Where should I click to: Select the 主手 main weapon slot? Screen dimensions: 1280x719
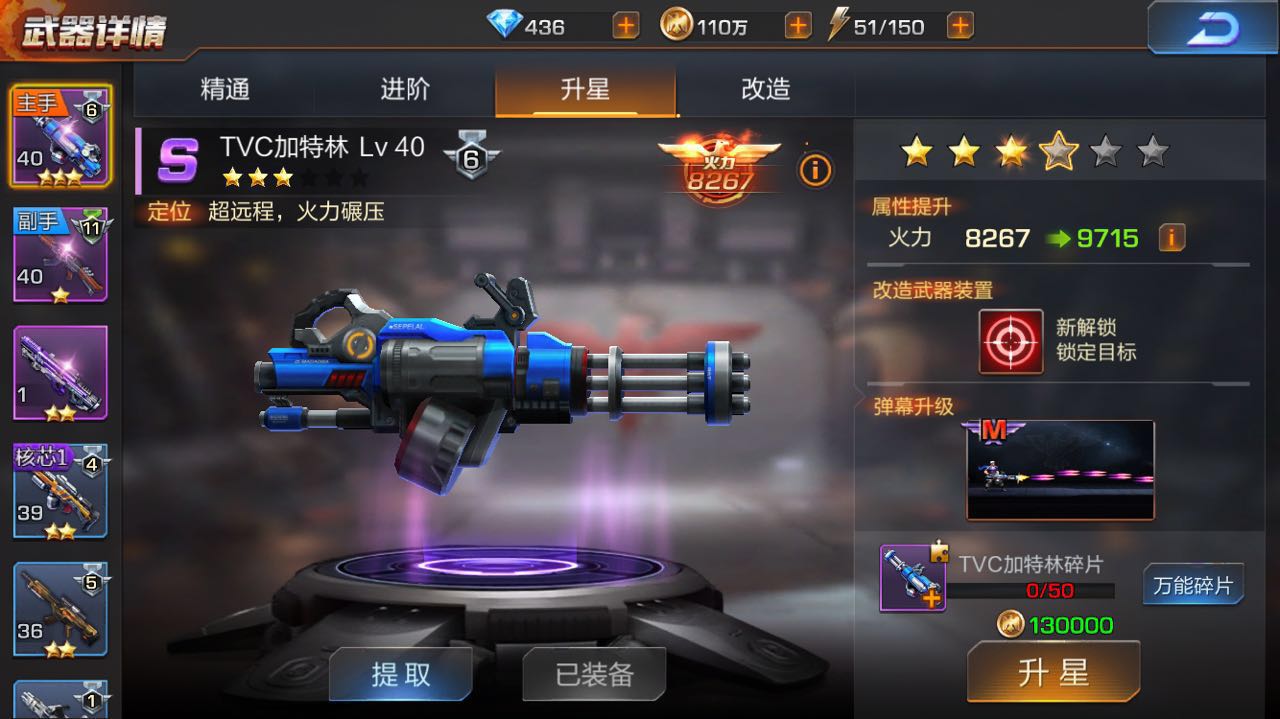[x=60, y=137]
